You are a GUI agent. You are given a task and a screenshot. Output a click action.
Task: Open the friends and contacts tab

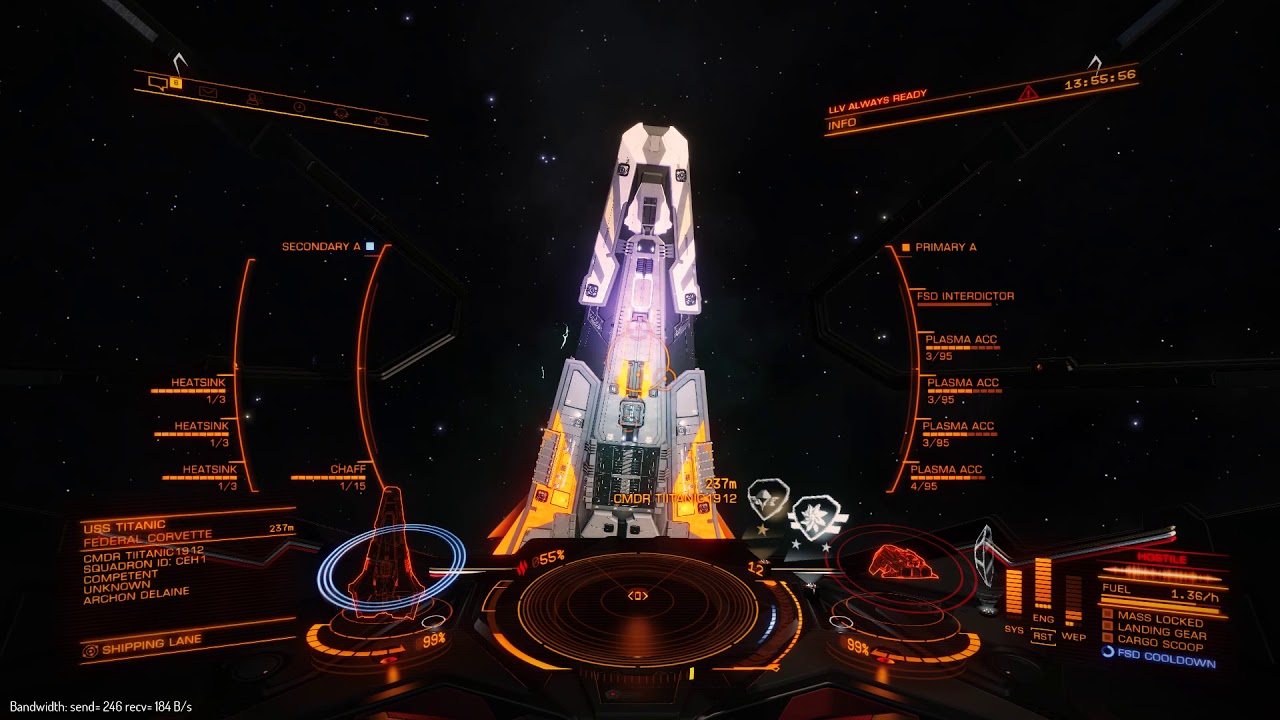point(253,99)
